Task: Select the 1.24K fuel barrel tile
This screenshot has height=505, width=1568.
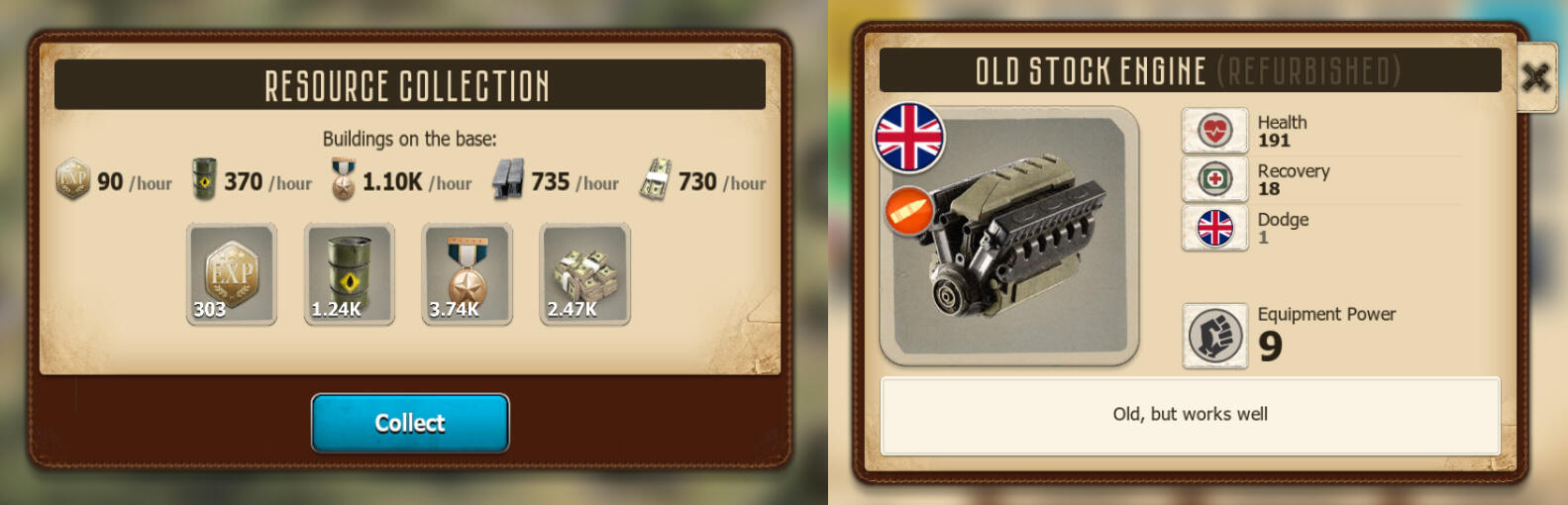Action: point(350,274)
